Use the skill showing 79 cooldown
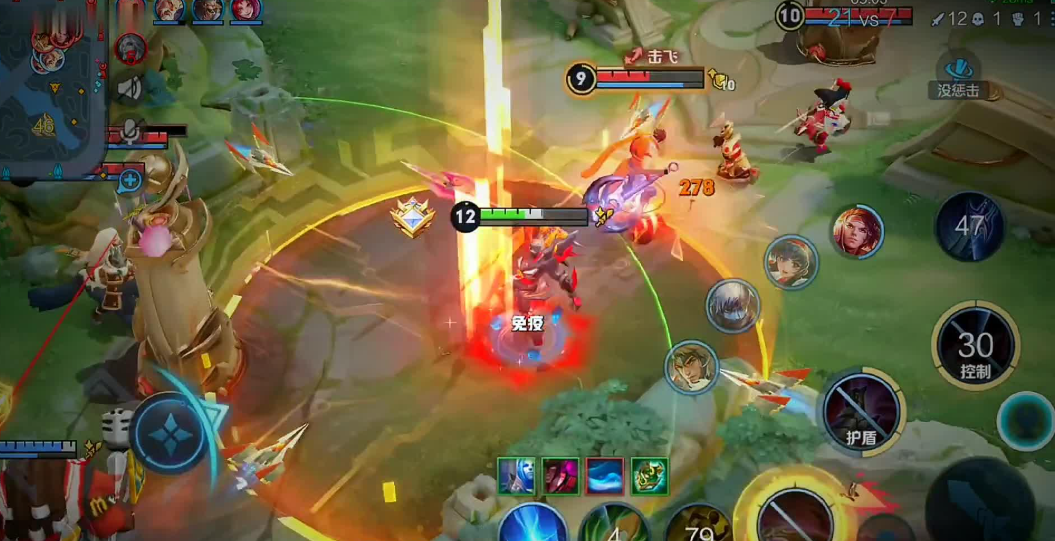Screen dimensions: 1055x541 700,525
